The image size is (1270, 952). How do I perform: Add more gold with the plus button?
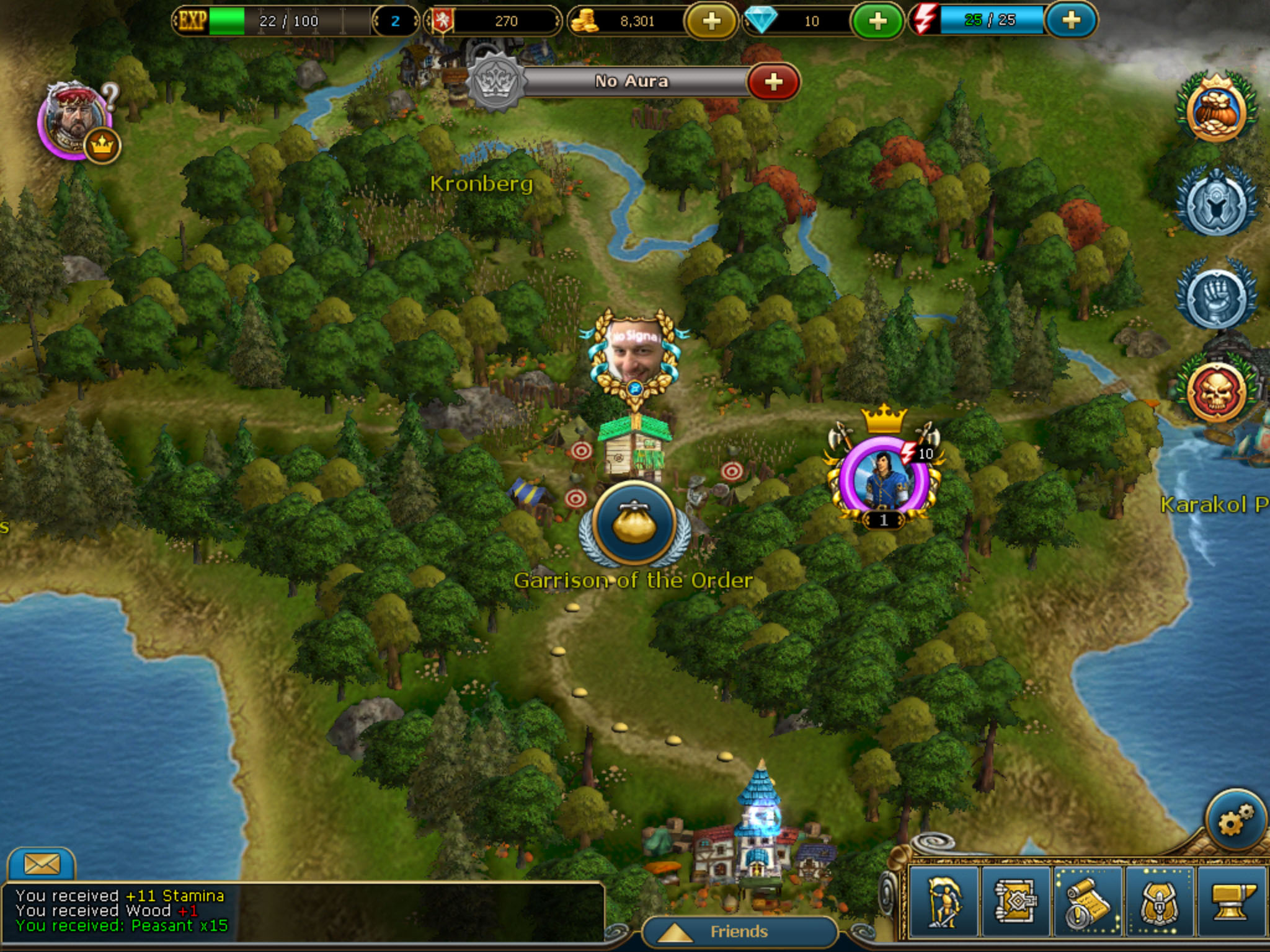click(x=711, y=22)
